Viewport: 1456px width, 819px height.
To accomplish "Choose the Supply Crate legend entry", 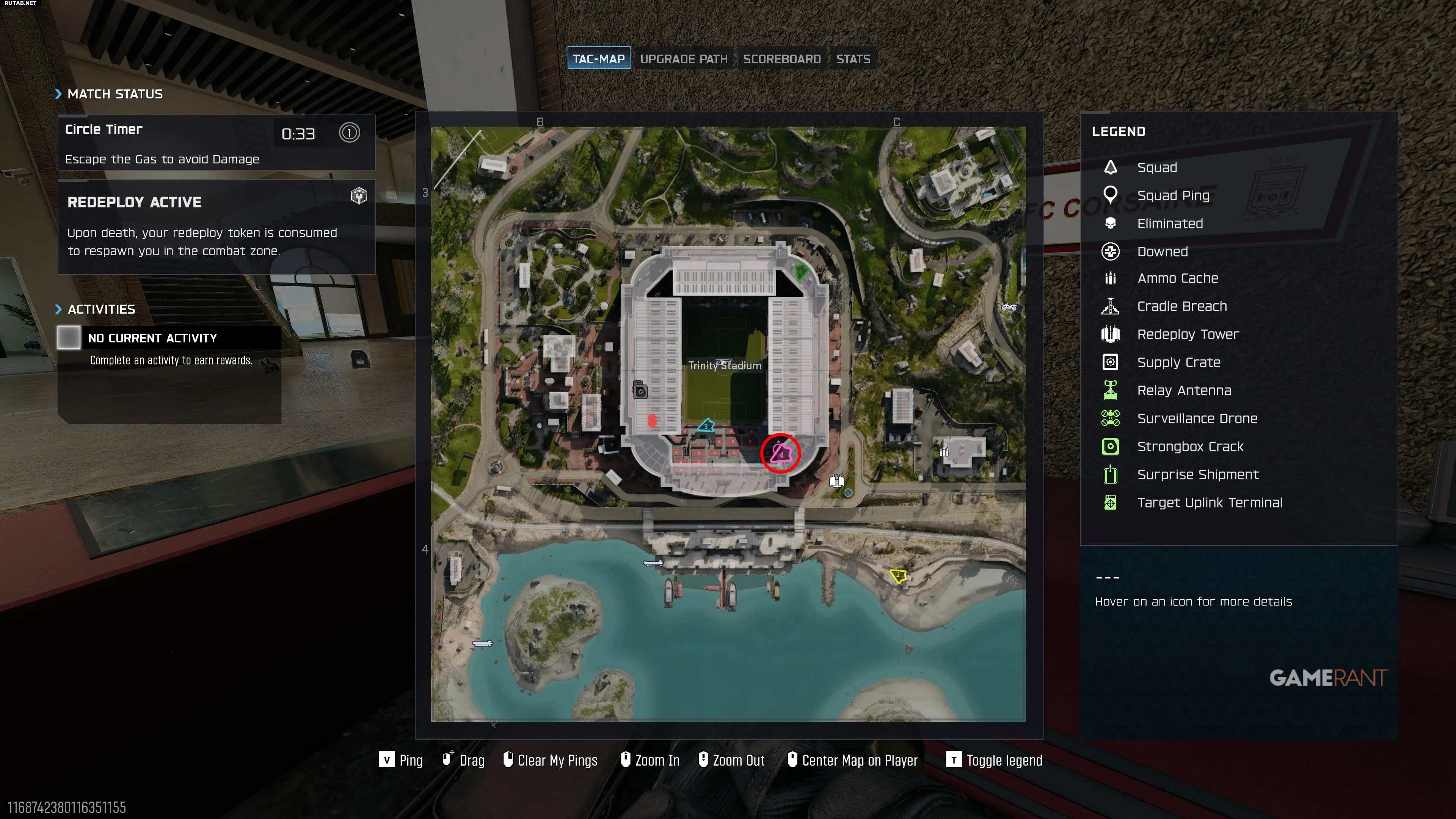I will coord(1178,362).
